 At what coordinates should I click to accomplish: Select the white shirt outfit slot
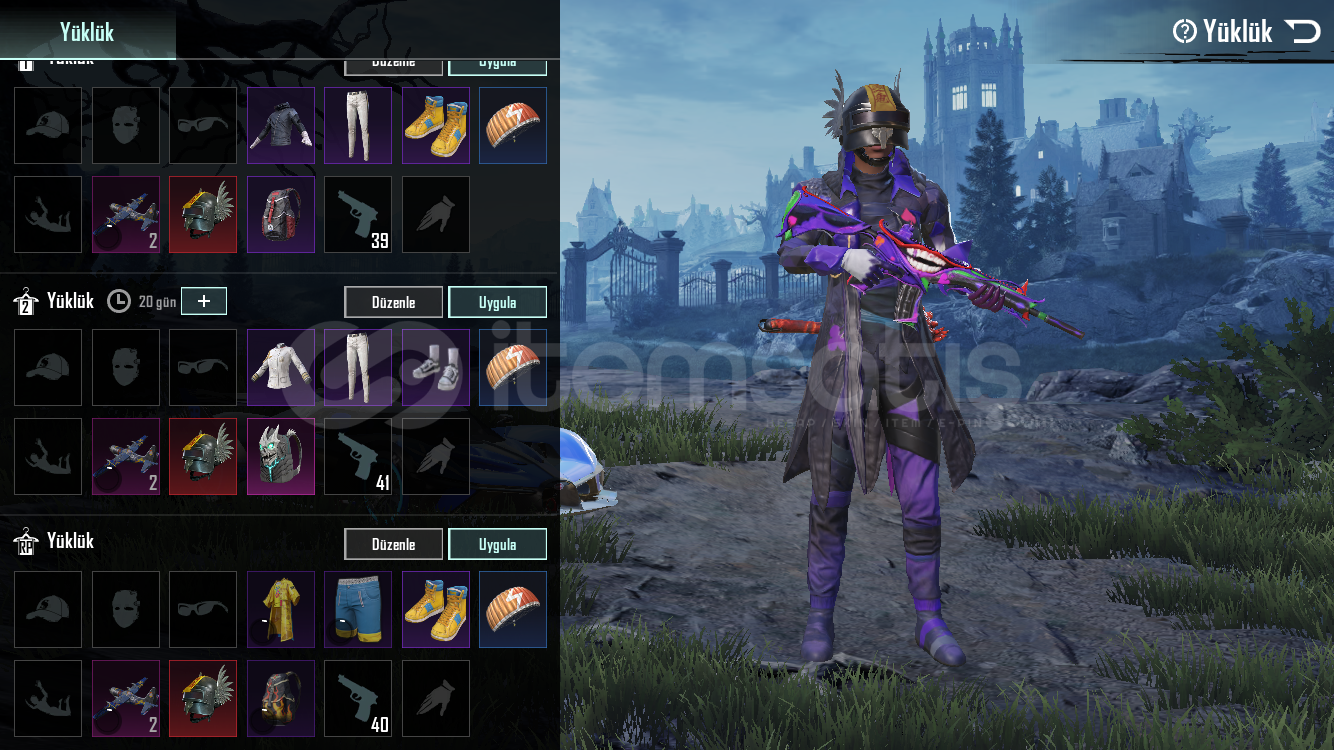[x=281, y=367]
